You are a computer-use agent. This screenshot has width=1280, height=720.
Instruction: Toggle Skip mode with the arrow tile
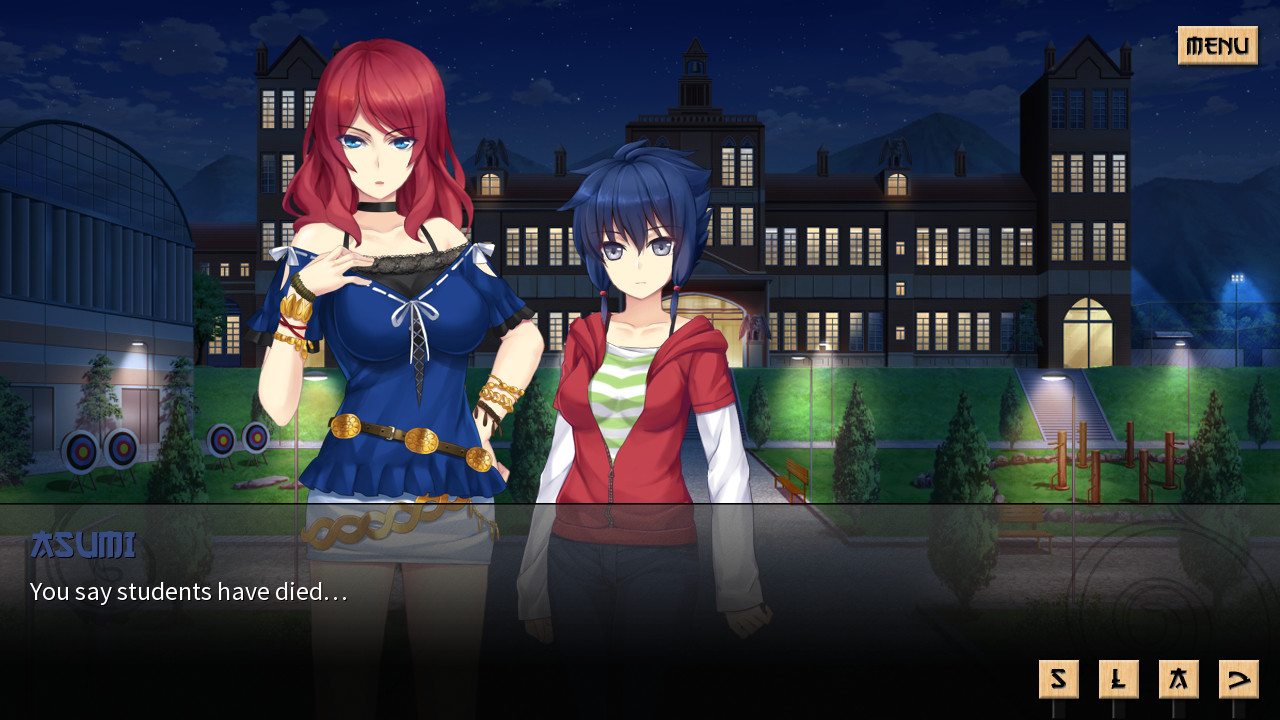tap(1238, 678)
